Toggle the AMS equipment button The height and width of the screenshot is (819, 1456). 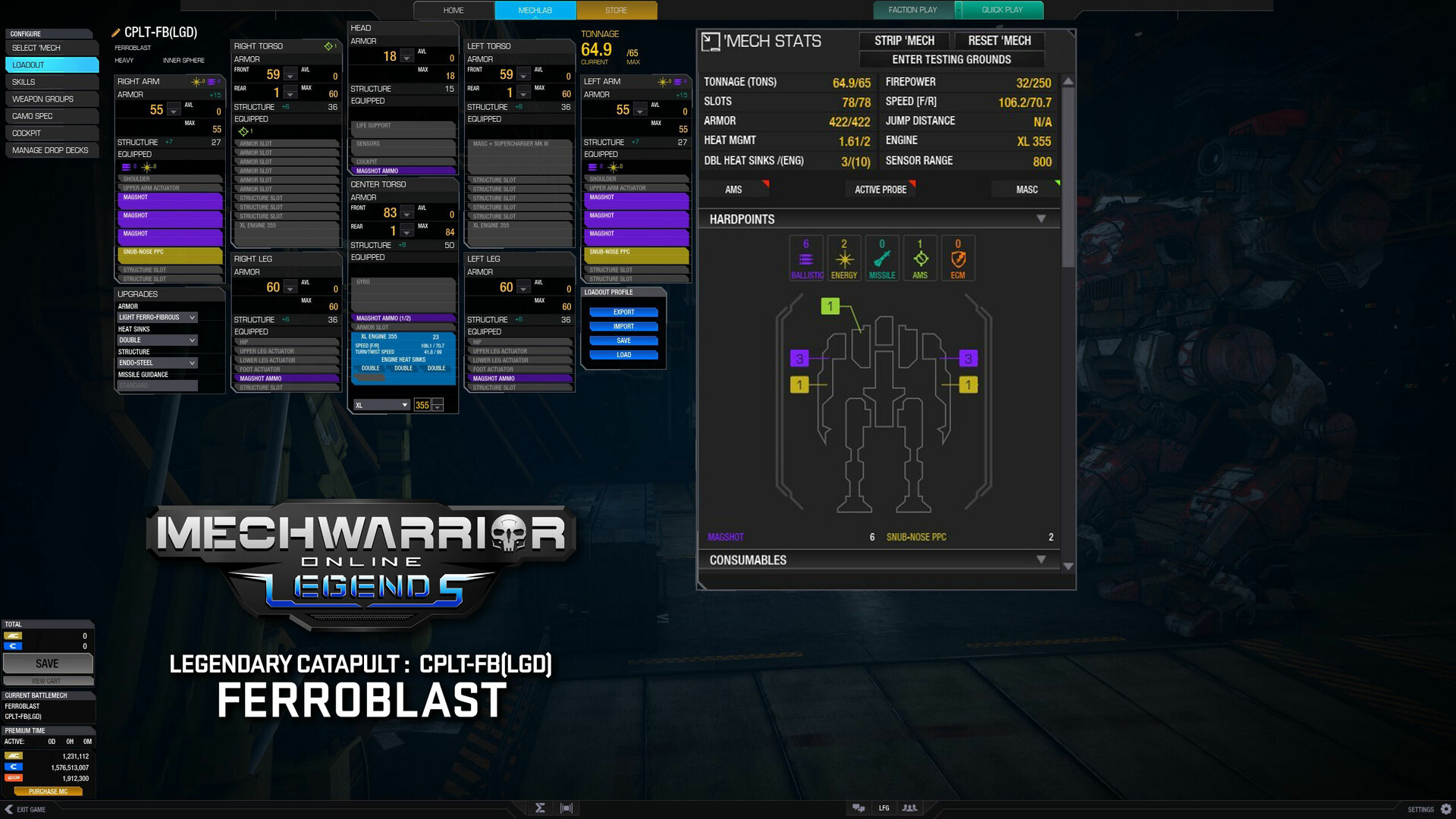[733, 190]
